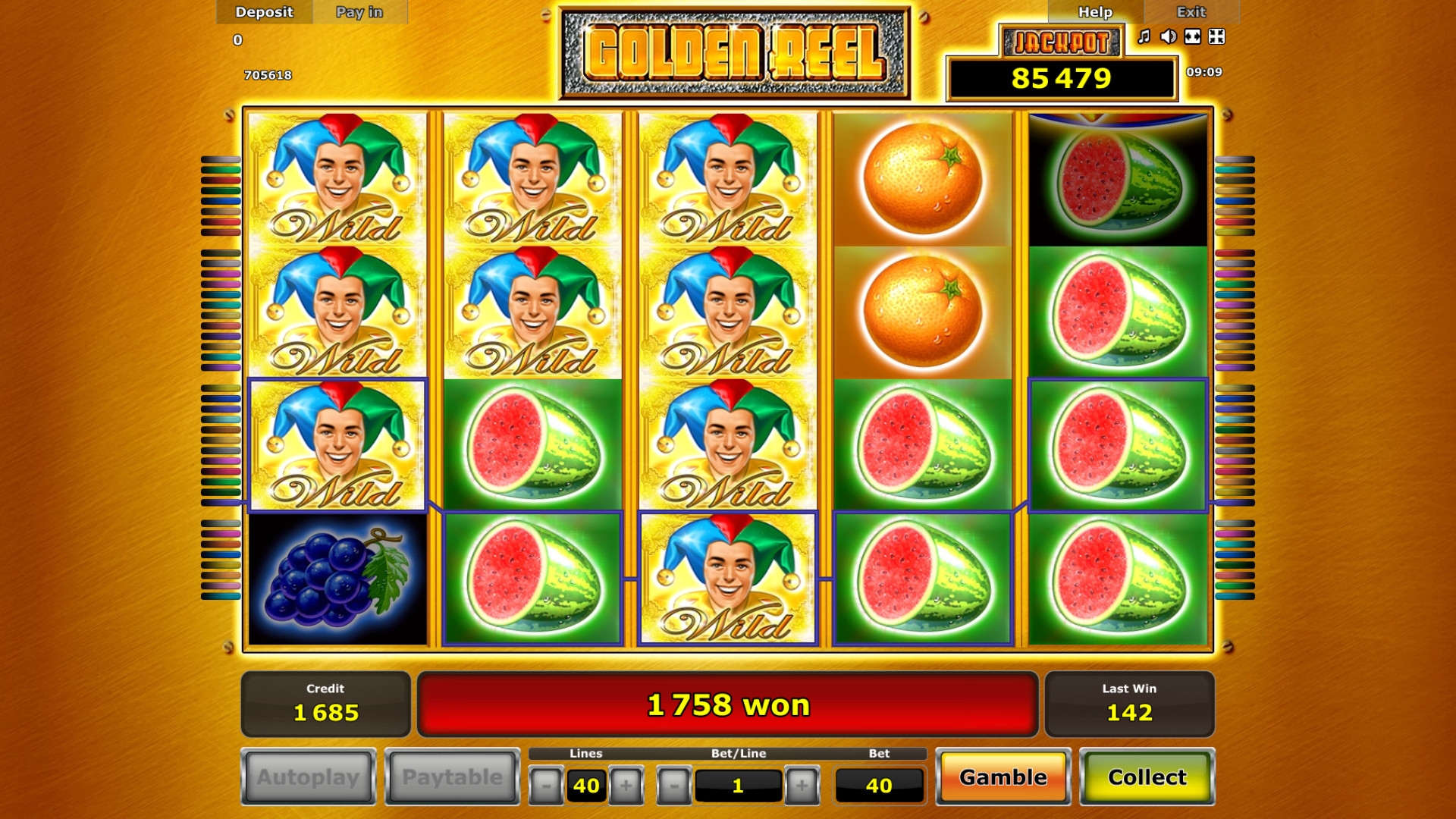
Task: Click the inward-arrows screen size icon
Action: pos(1217,36)
